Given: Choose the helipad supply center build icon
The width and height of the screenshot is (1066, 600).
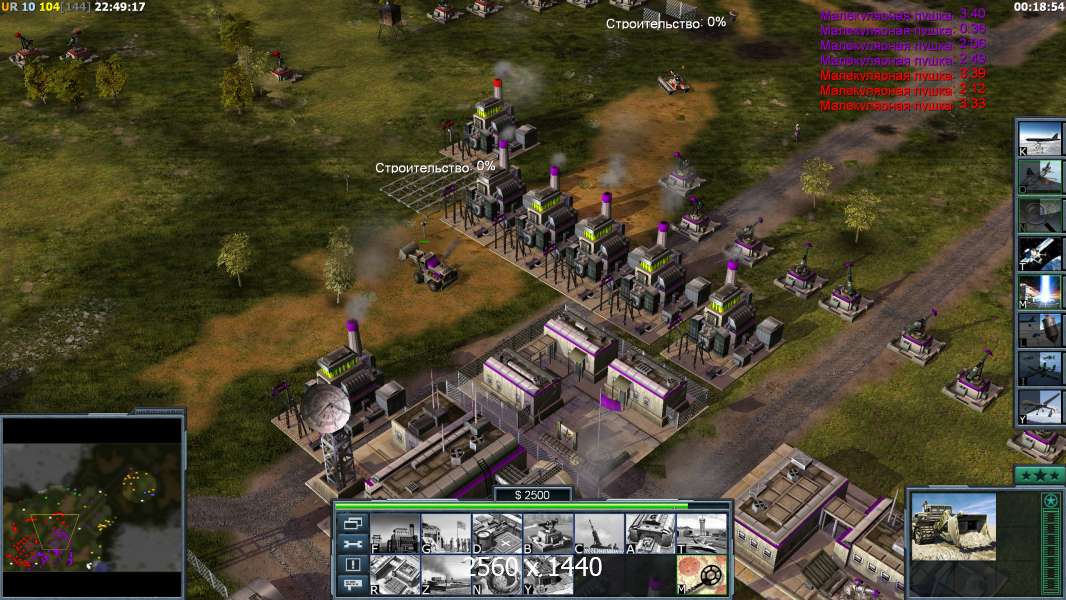Looking at the screenshot, I should coord(497,534).
